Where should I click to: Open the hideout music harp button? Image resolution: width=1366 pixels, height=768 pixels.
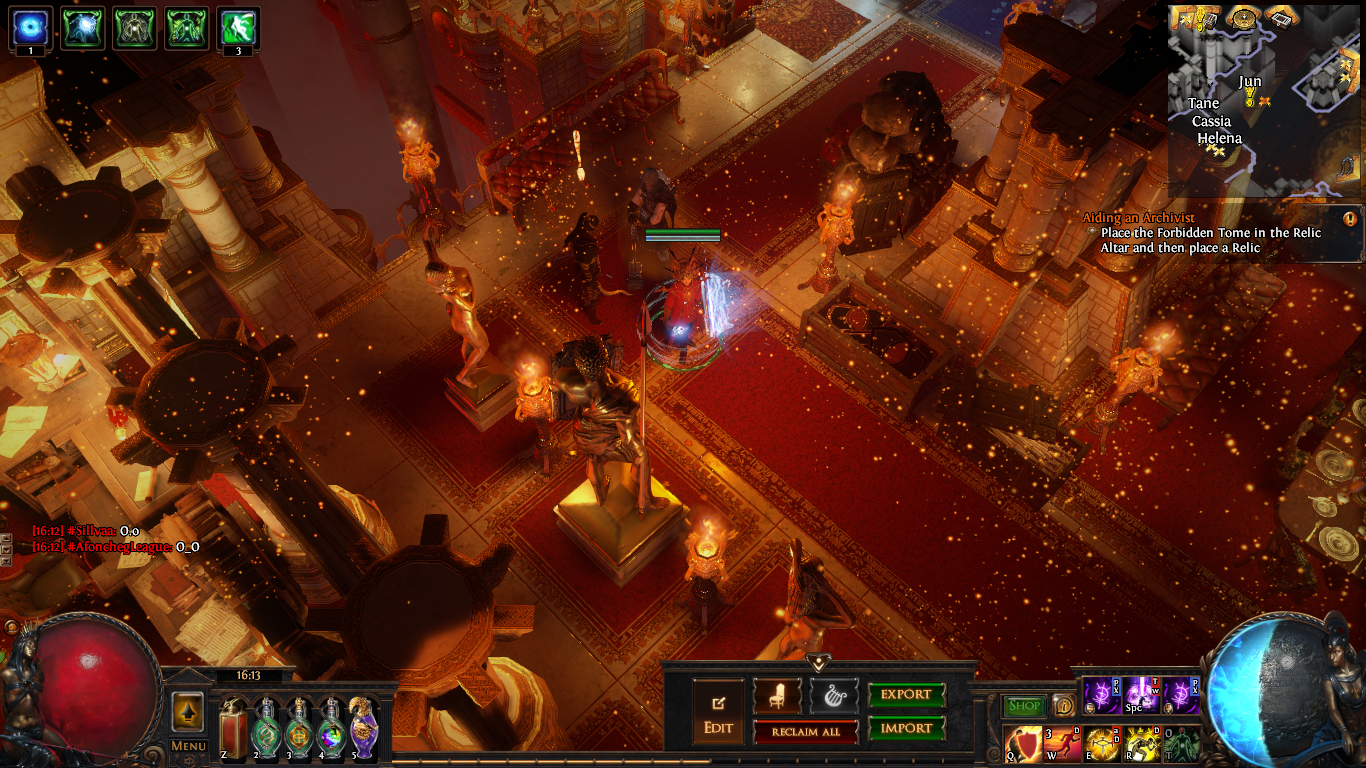click(x=833, y=696)
